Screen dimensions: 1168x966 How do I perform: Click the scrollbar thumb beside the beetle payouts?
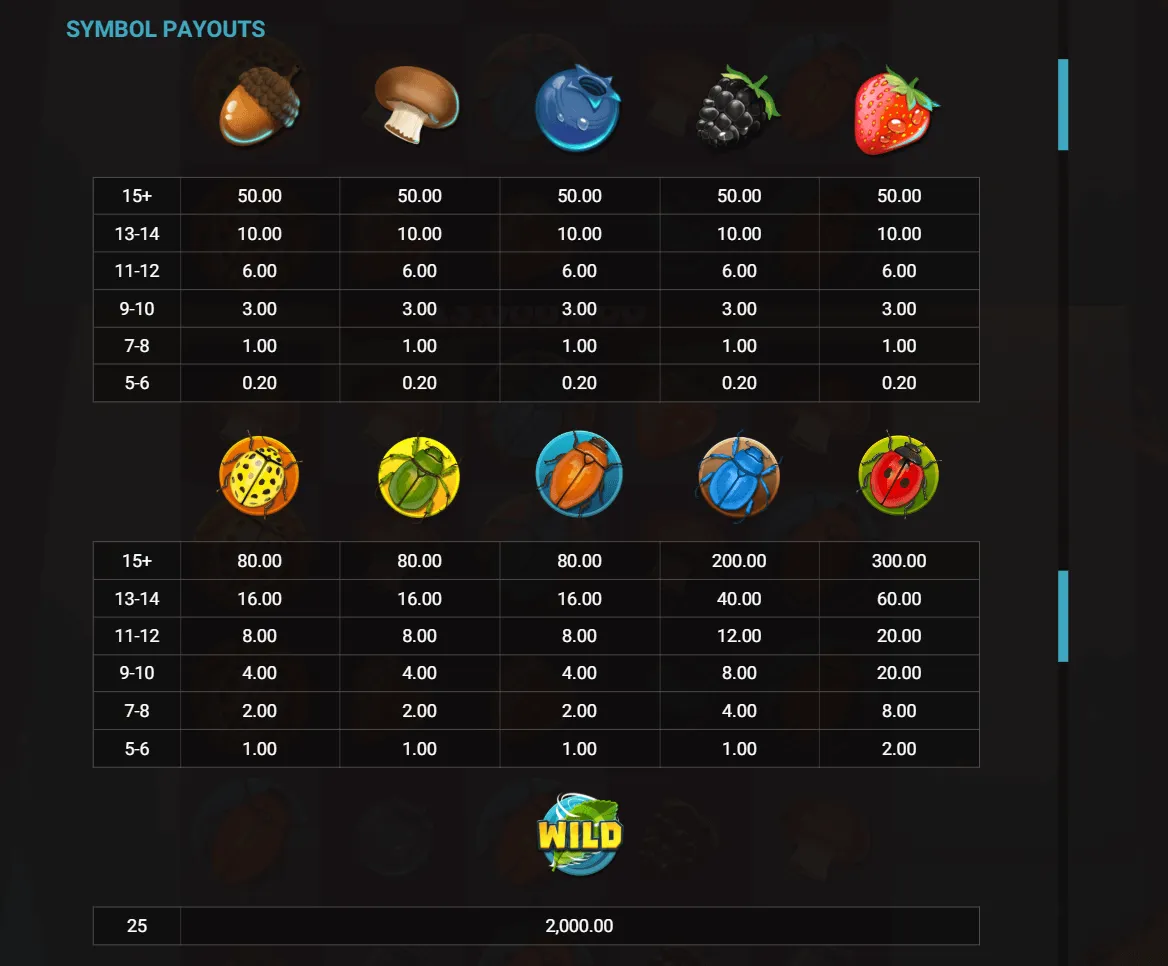(1063, 616)
